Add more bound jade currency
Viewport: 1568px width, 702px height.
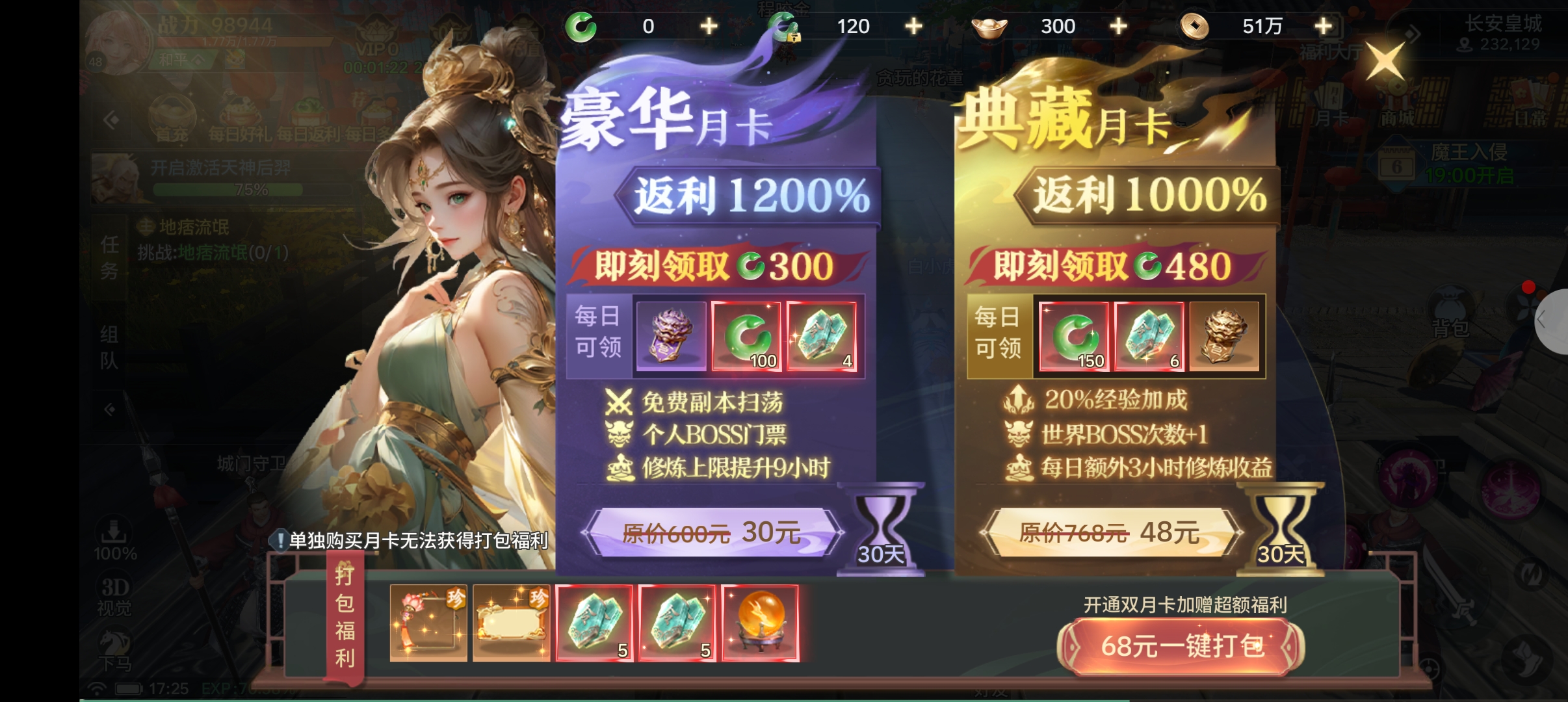pos(913,27)
